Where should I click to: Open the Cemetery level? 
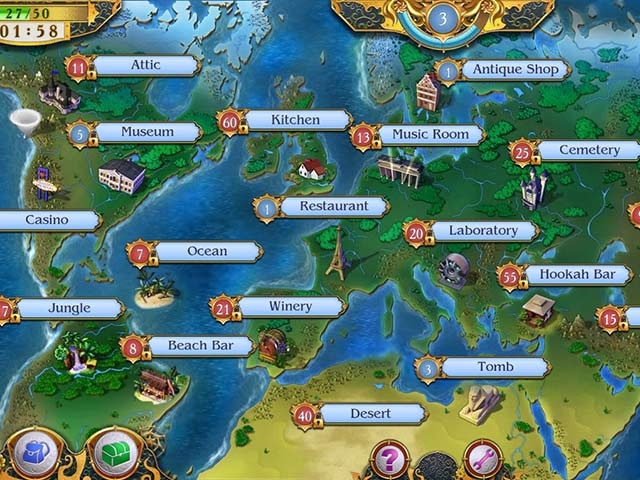point(588,150)
